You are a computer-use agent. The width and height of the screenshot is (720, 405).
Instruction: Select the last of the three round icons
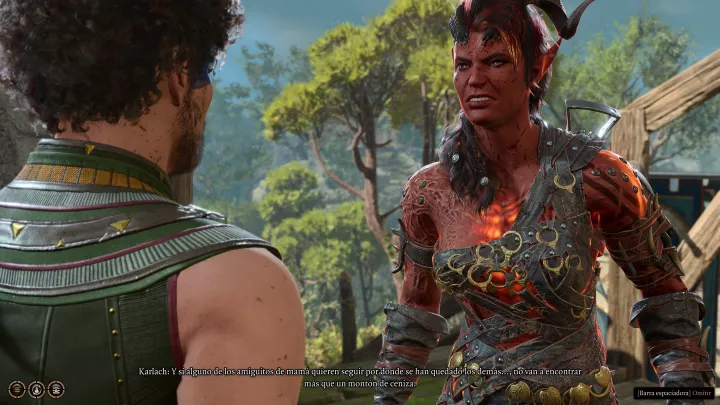(x=56, y=389)
